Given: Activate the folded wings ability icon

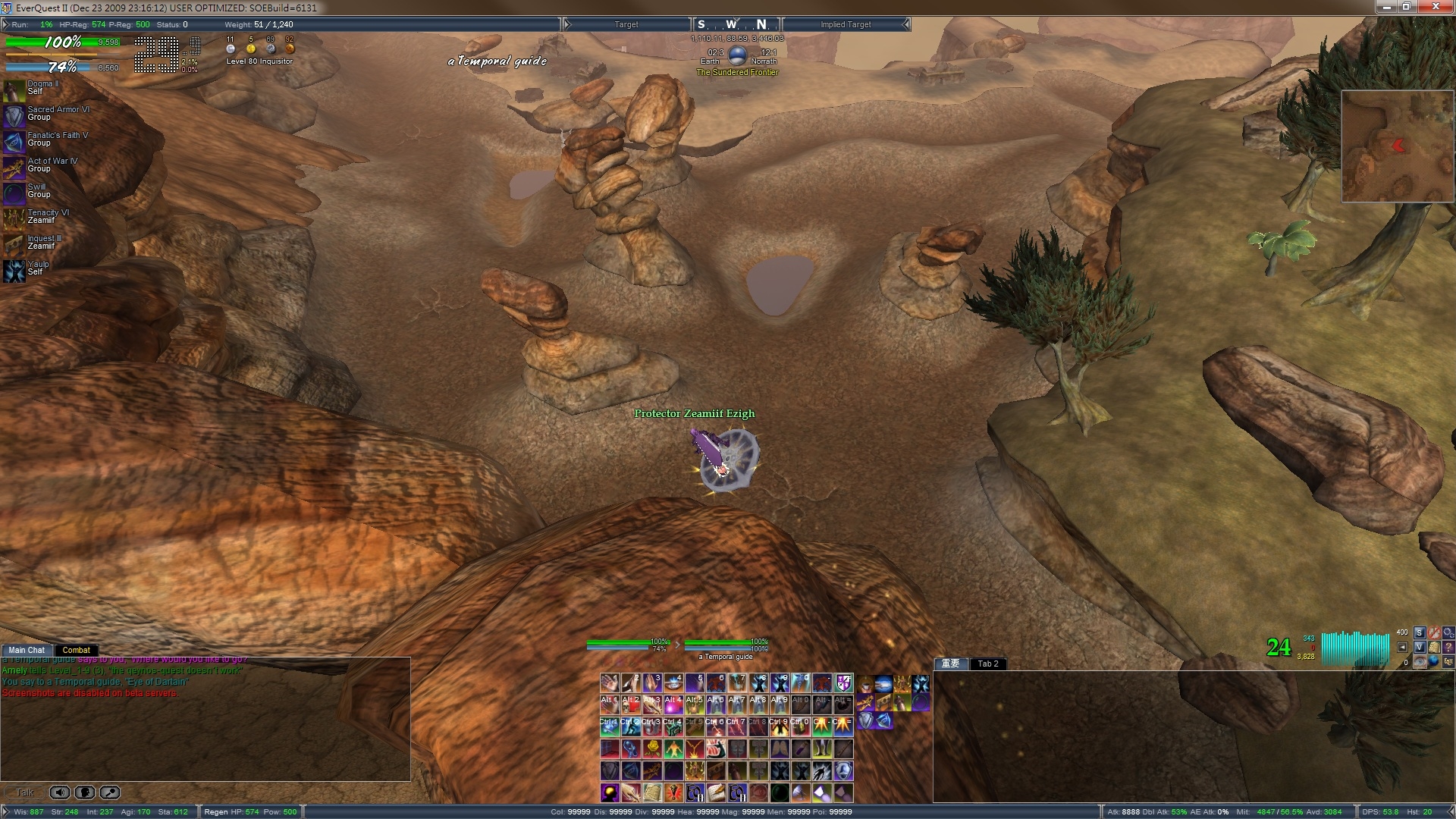Looking at the screenshot, I should (x=780, y=749).
